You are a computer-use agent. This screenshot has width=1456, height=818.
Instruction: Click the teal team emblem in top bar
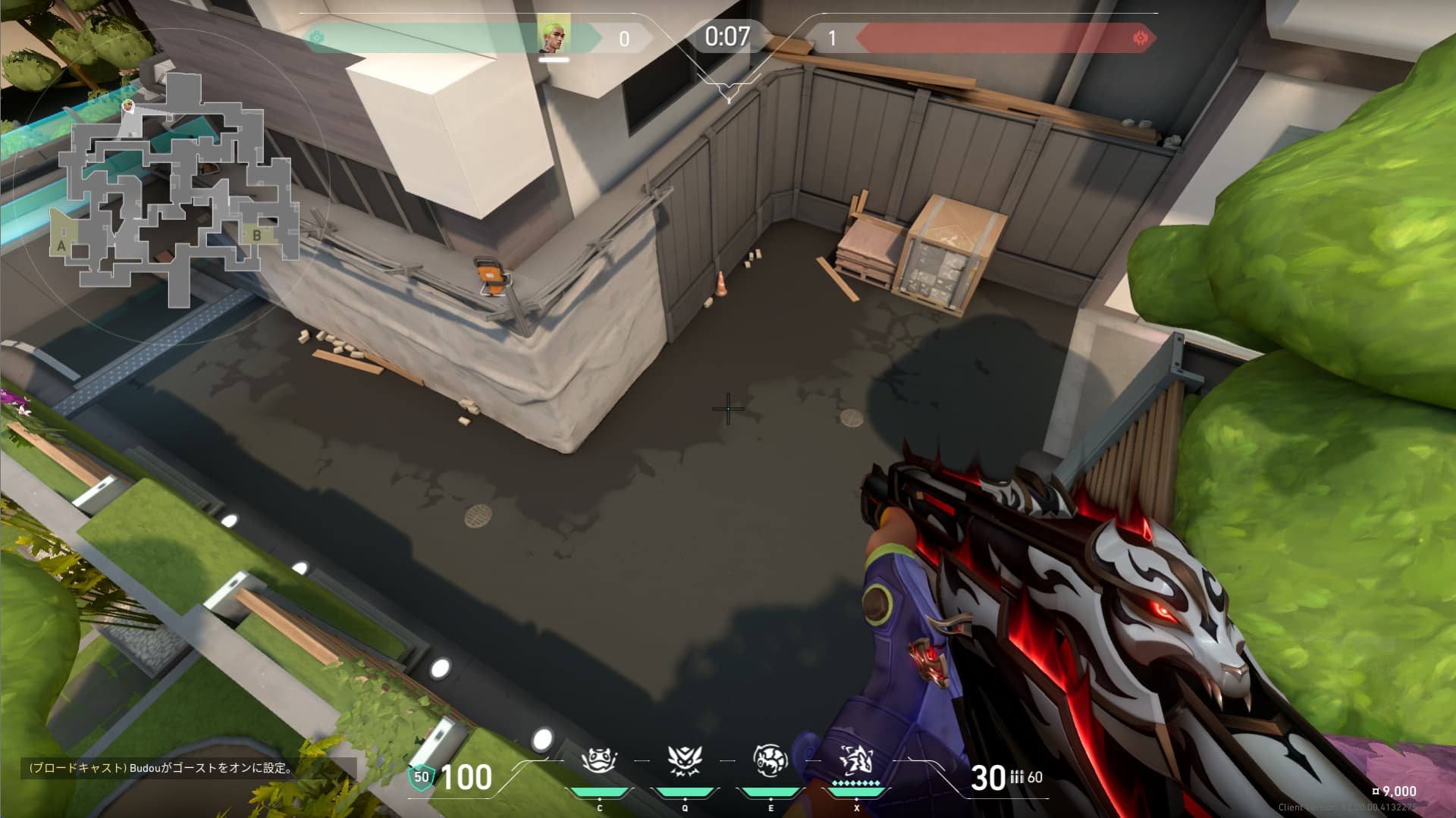click(317, 37)
